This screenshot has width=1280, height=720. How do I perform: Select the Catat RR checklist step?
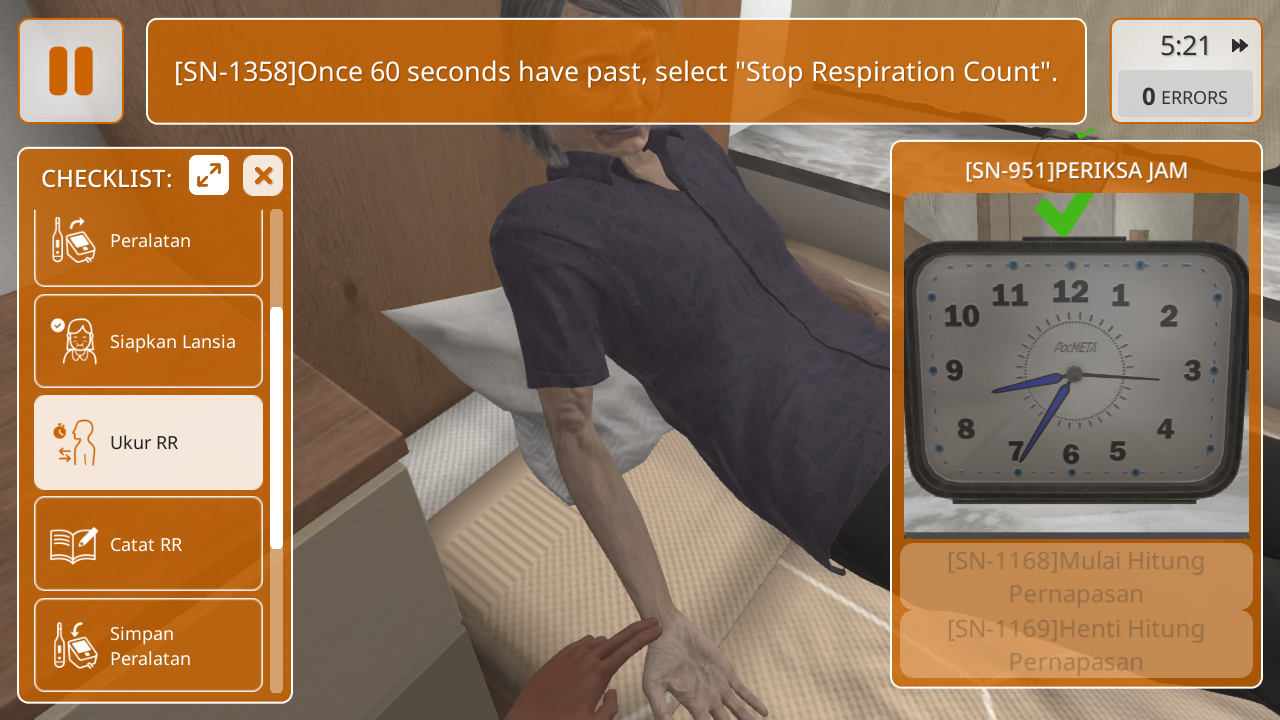pos(148,544)
